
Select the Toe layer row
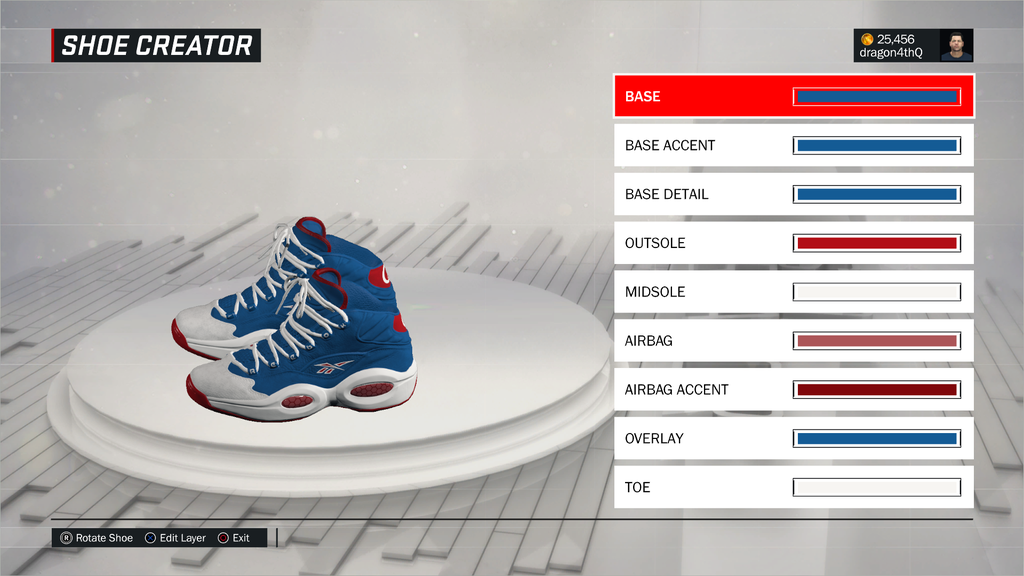793,487
